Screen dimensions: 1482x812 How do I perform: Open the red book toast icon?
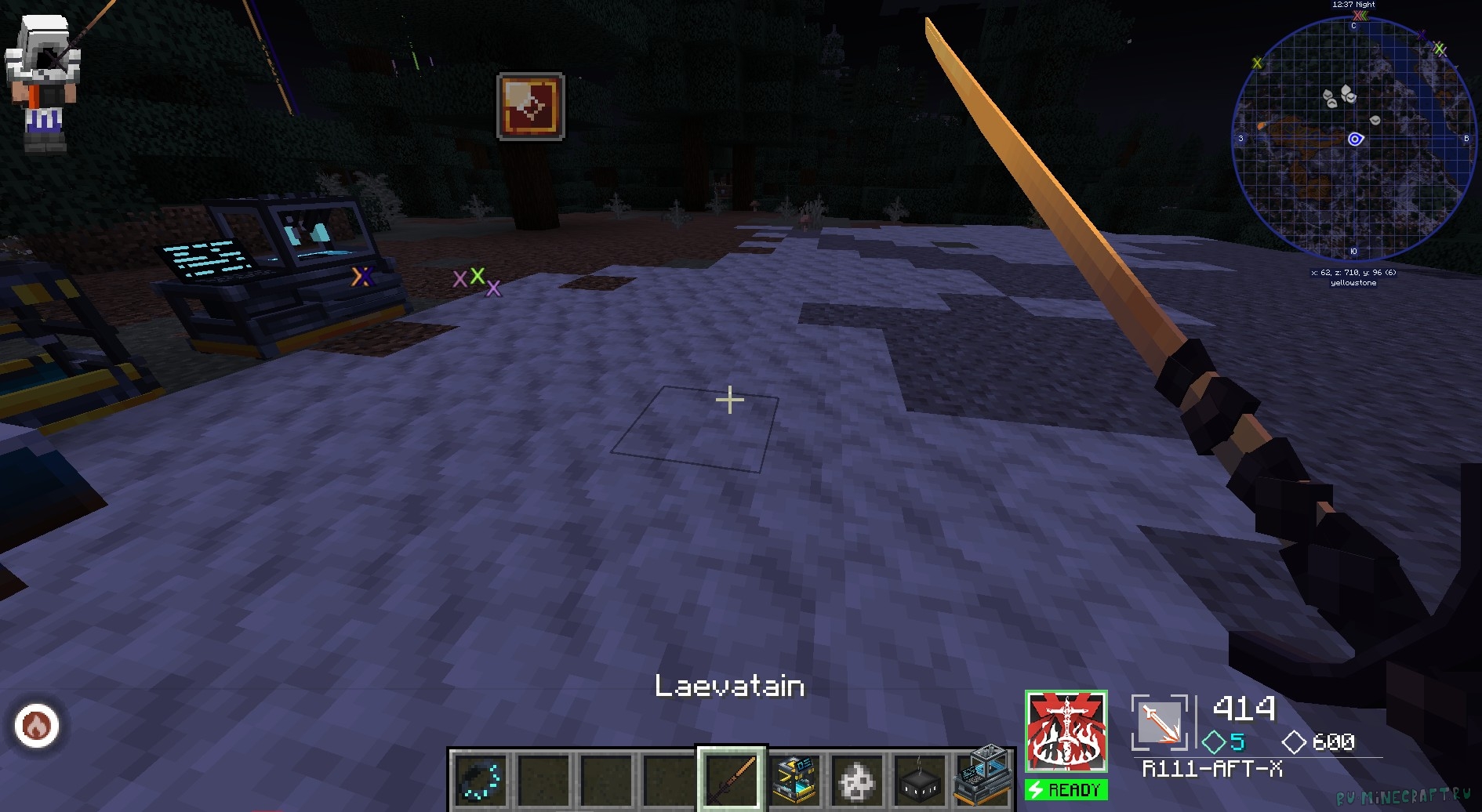point(531,107)
